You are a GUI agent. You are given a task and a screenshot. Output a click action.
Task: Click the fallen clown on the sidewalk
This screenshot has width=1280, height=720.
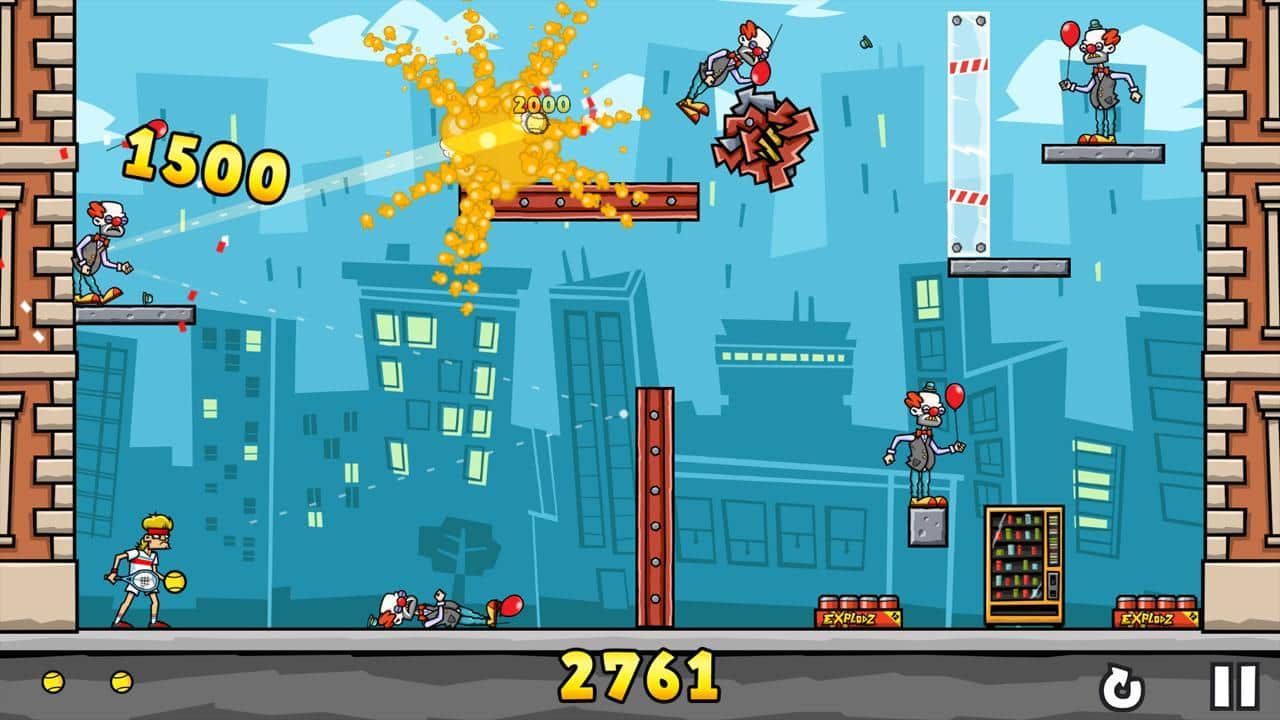point(430,608)
